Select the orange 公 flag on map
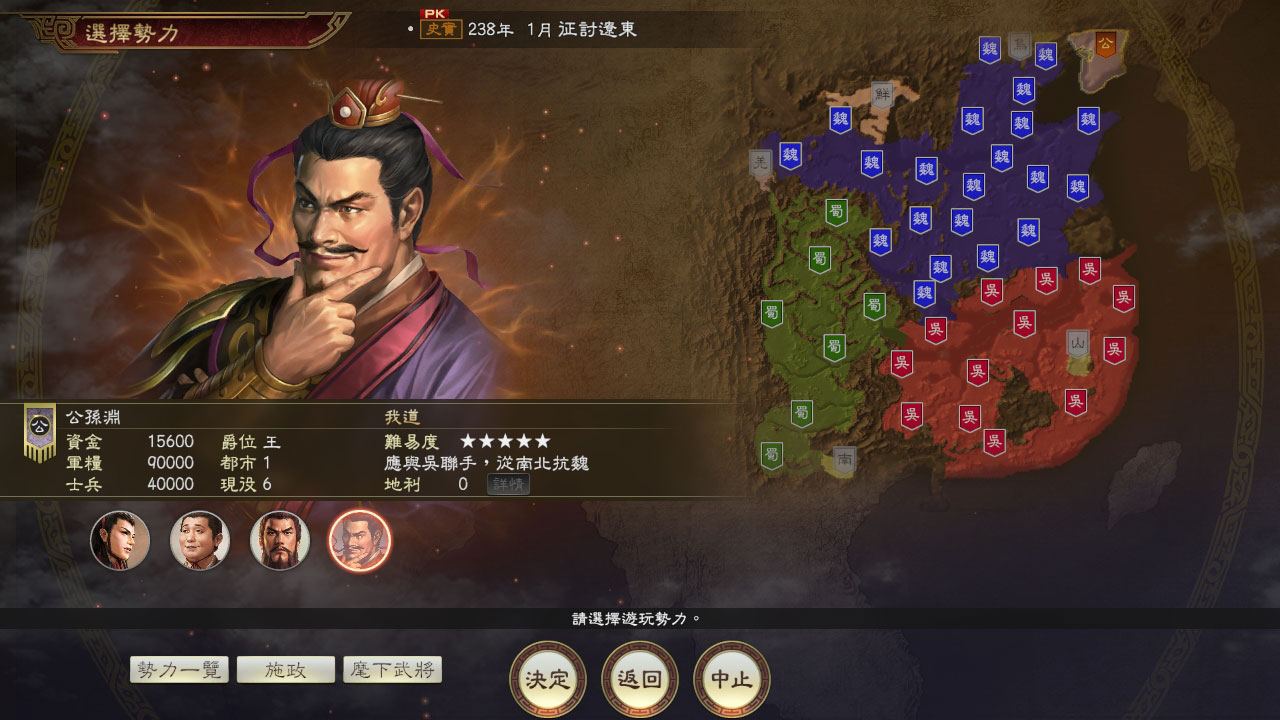Image resolution: width=1280 pixels, height=720 pixels. coord(1105,44)
